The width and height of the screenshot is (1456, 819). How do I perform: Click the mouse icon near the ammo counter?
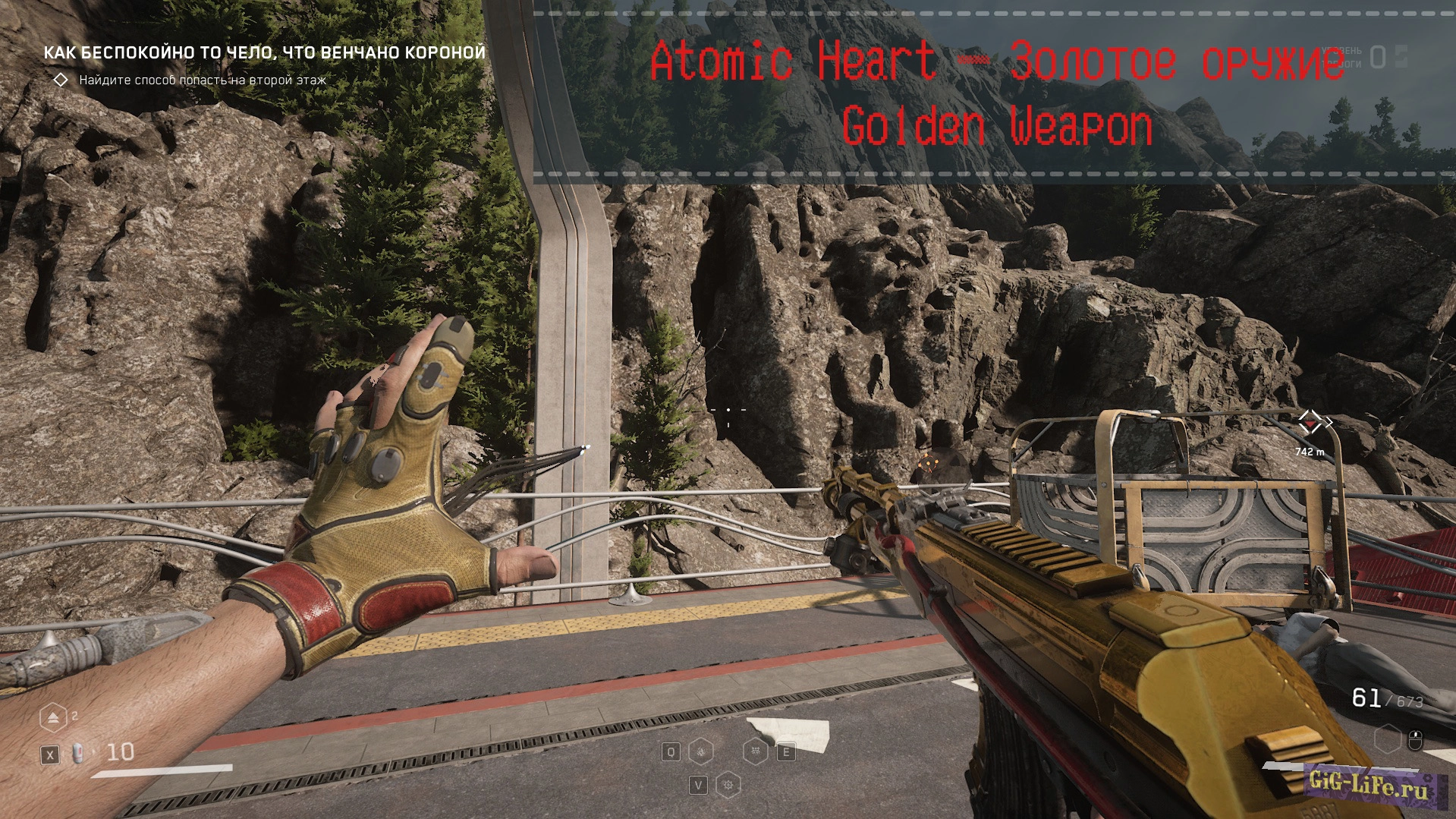point(1415,740)
